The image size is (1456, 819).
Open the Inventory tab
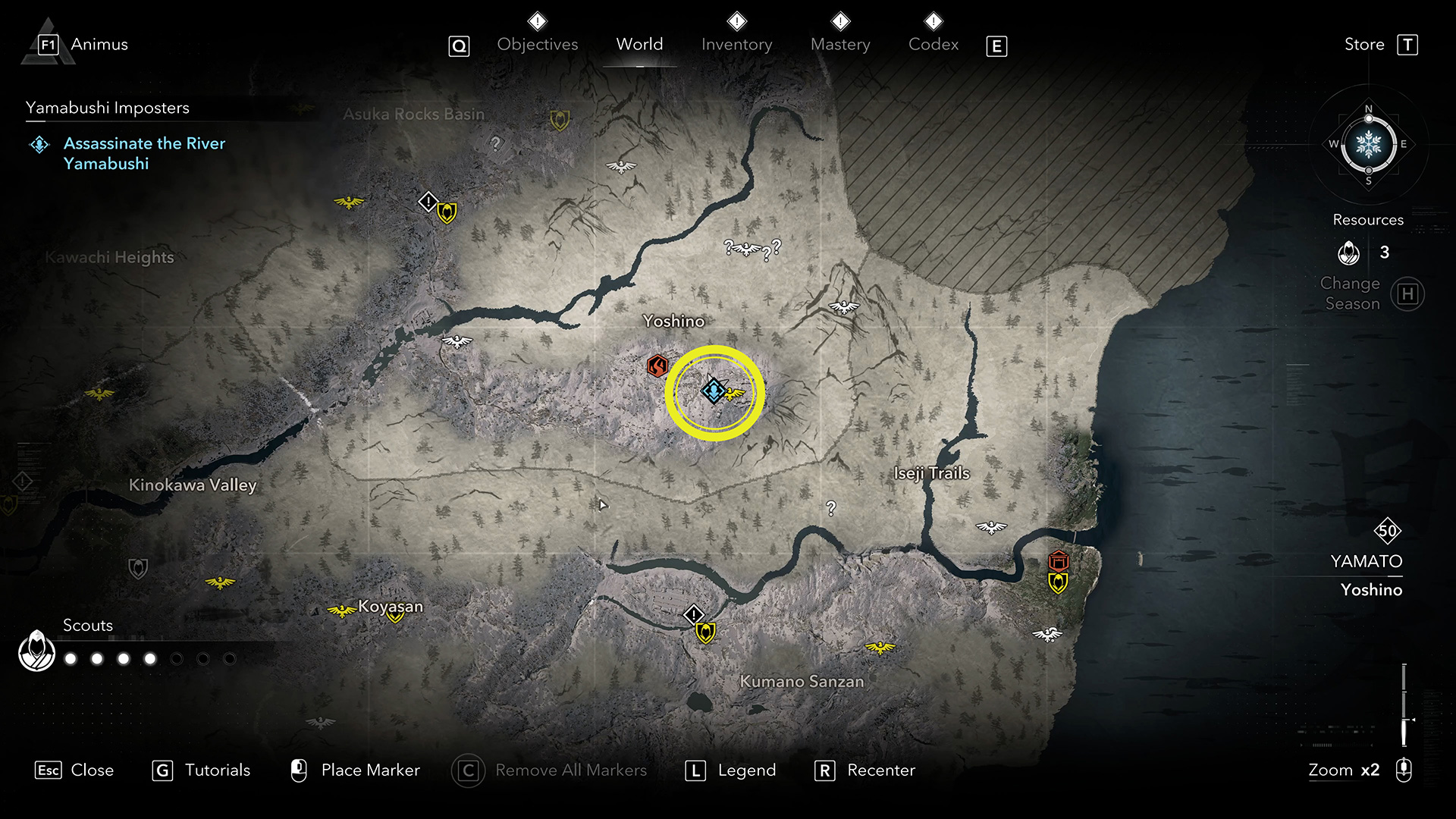tap(736, 45)
